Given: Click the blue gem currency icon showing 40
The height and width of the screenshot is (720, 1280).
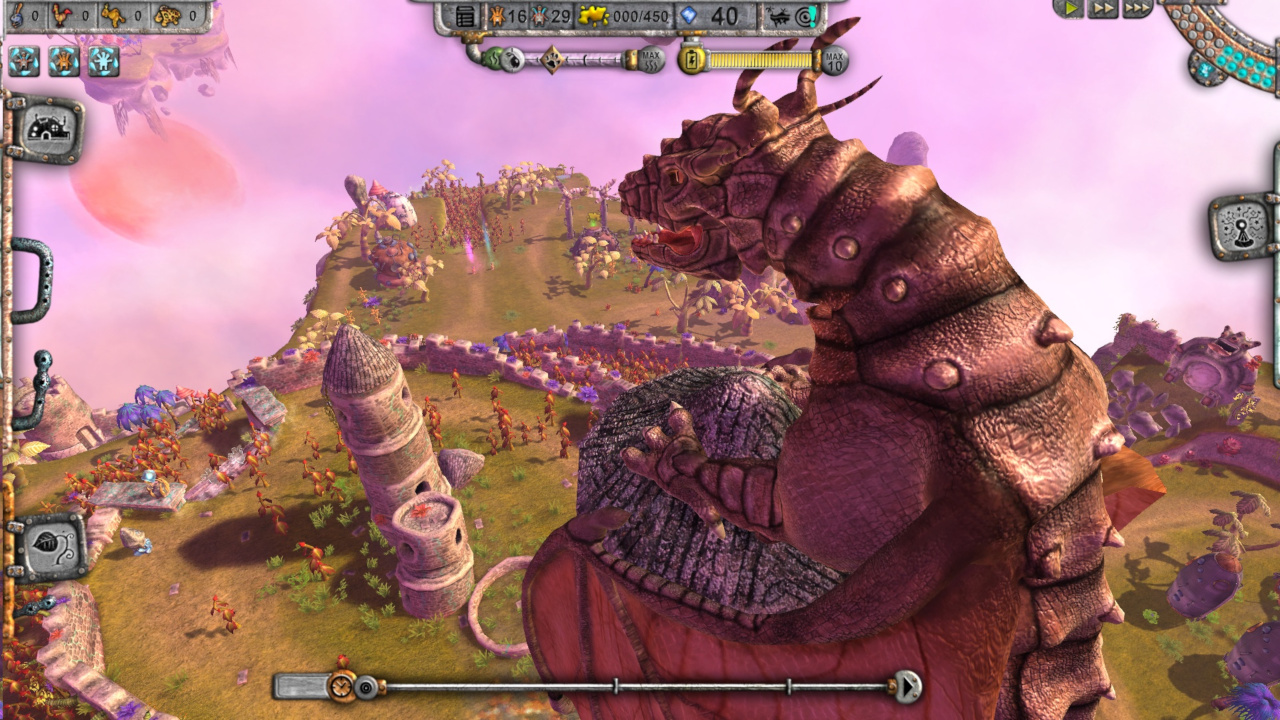Looking at the screenshot, I should pyautogui.click(x=686, y=14).
